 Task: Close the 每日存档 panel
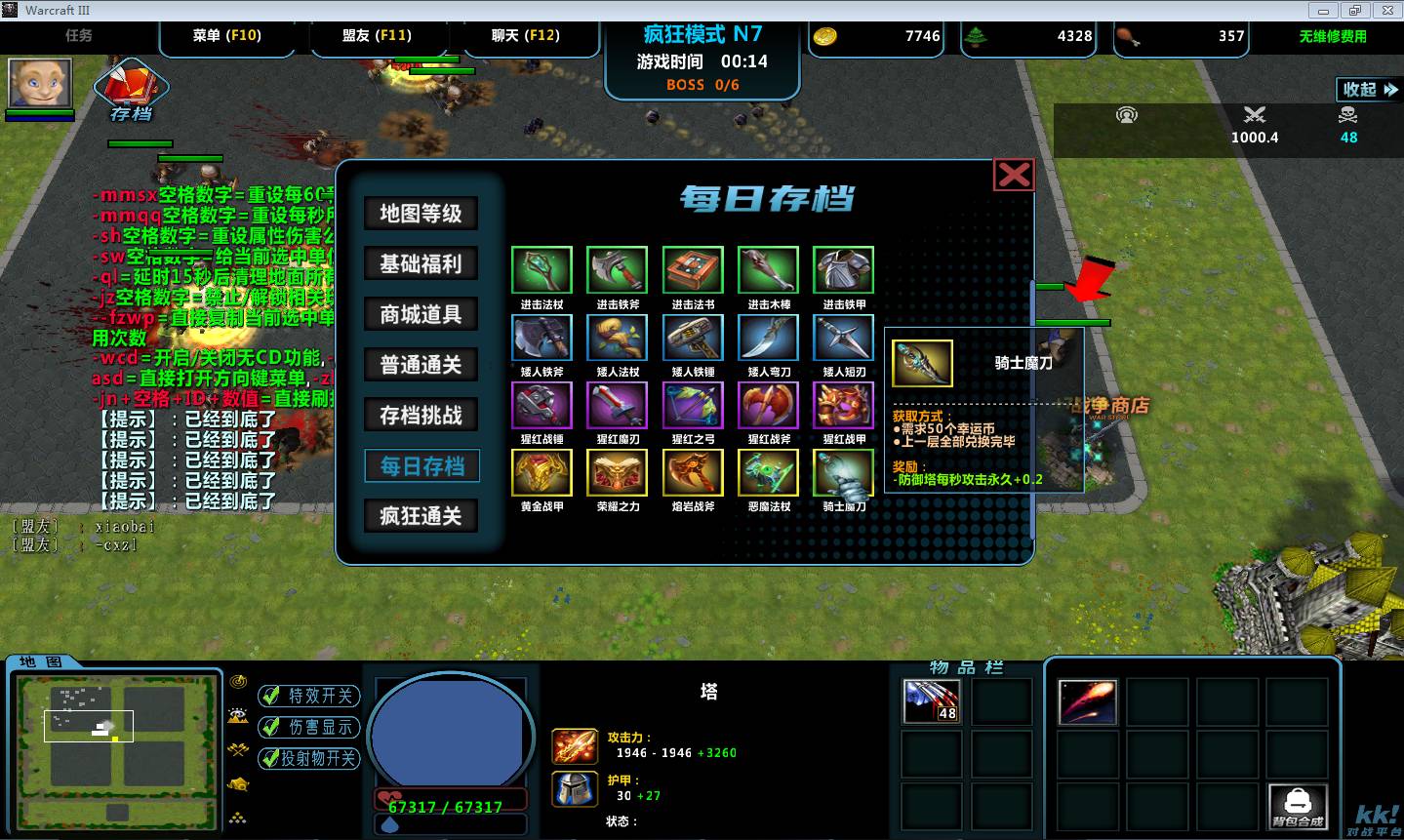[x=1014, y=176]
